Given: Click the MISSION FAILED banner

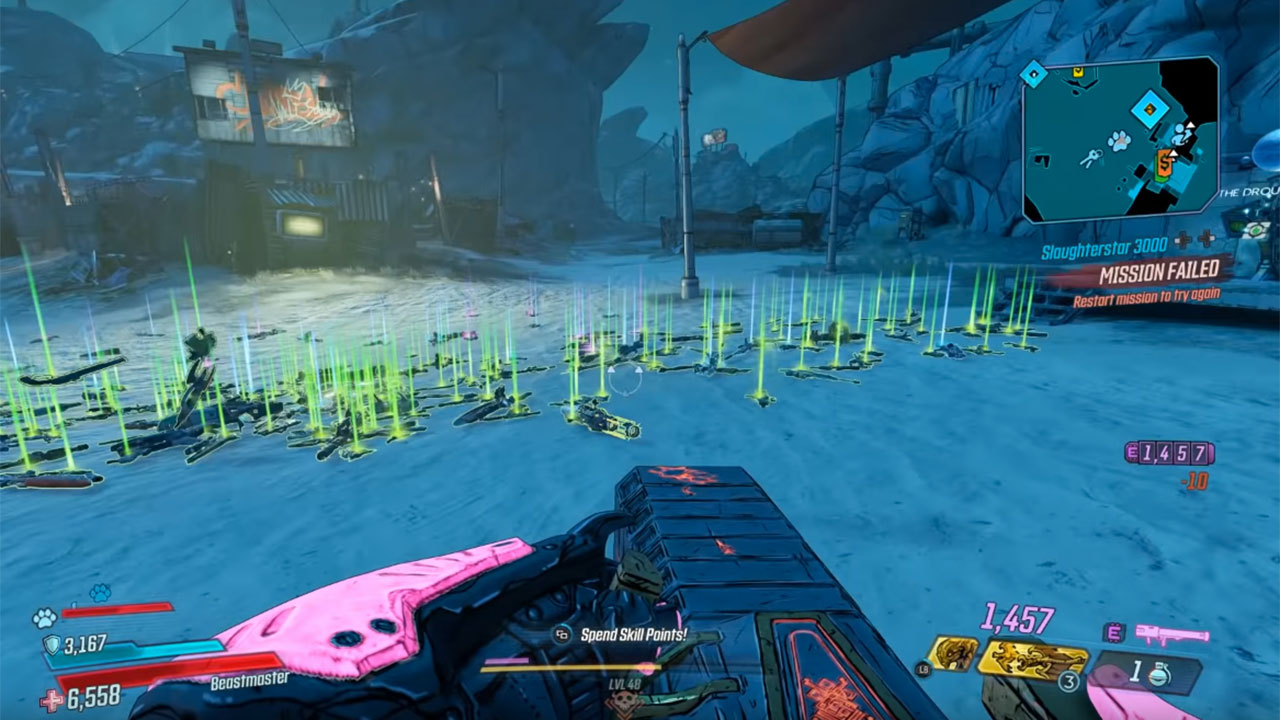Looking at the screenshot, I should pyautogui.click(x=1160, y=273).
